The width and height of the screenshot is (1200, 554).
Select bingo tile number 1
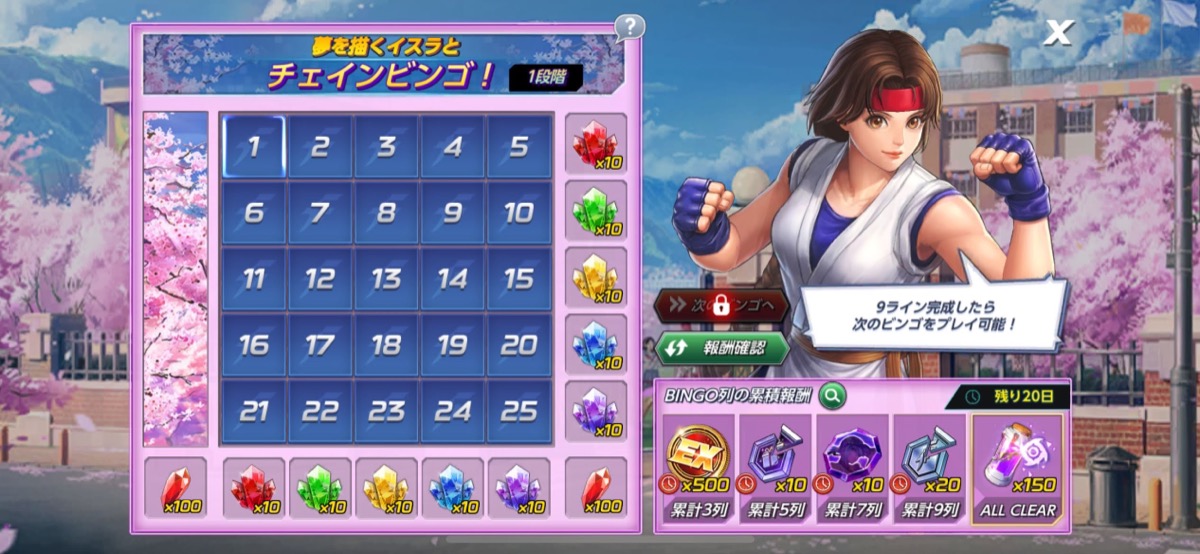point(253,147)
